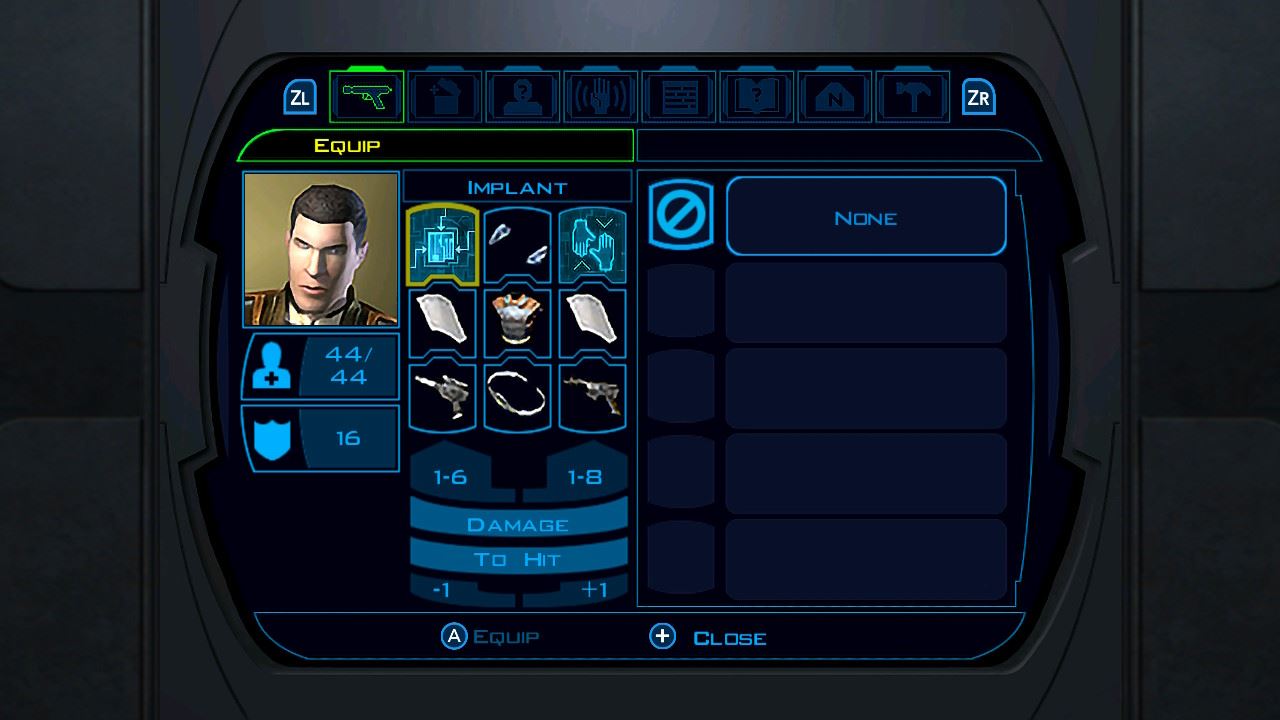
Task: Open the Character sheet tab
Action: coord(523,98)
